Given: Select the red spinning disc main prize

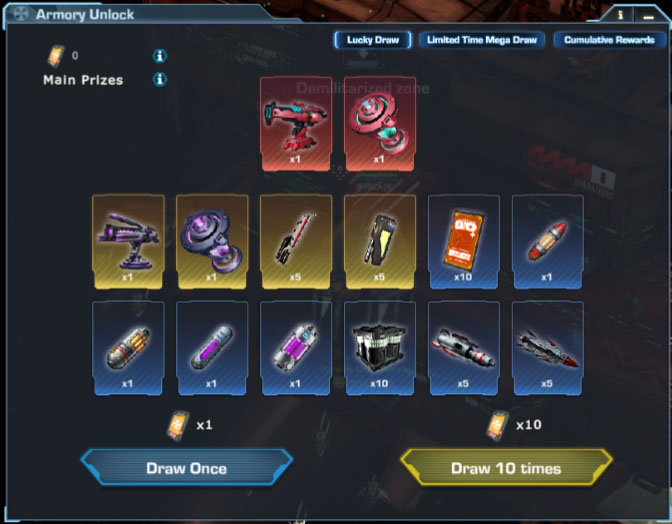Looking at the screenshot, I should click(x=380, y=123).
